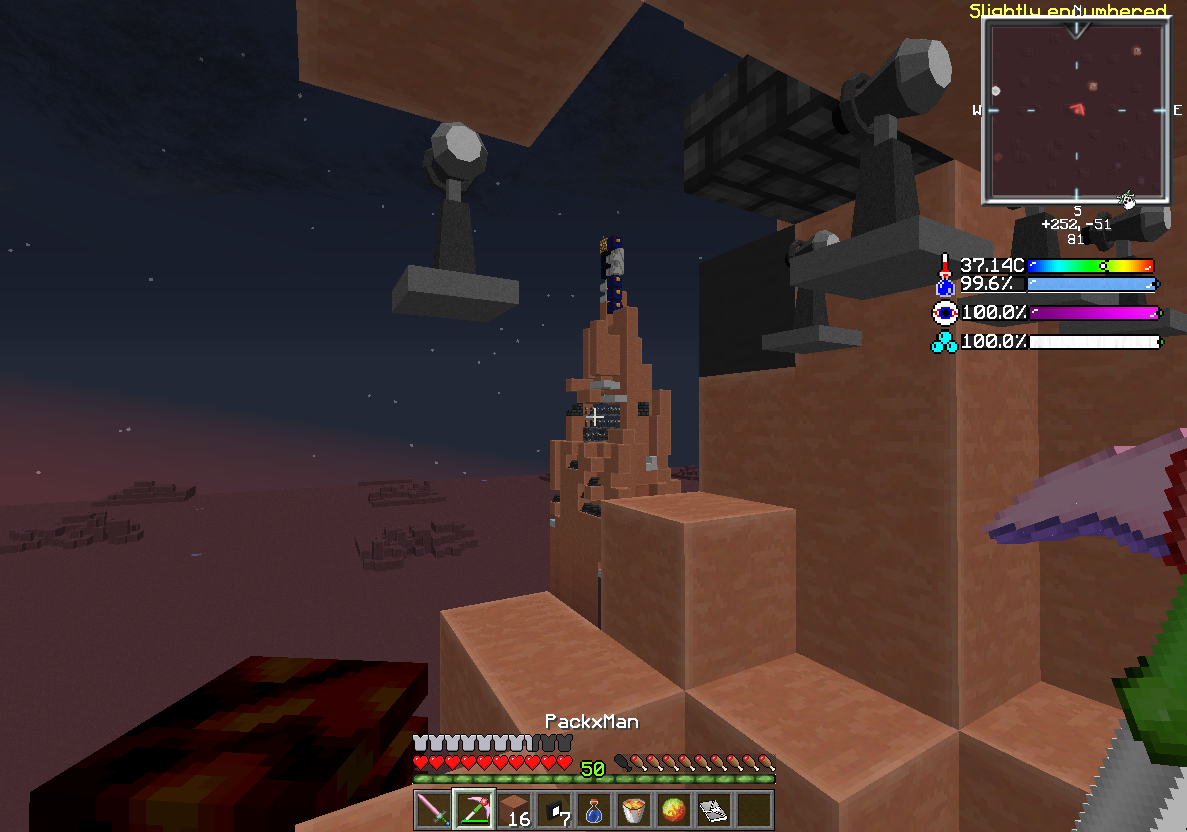This screenshot has width=1187, height=832.
Task: Pick the blue water bottle slot
Action: [593, 809]
